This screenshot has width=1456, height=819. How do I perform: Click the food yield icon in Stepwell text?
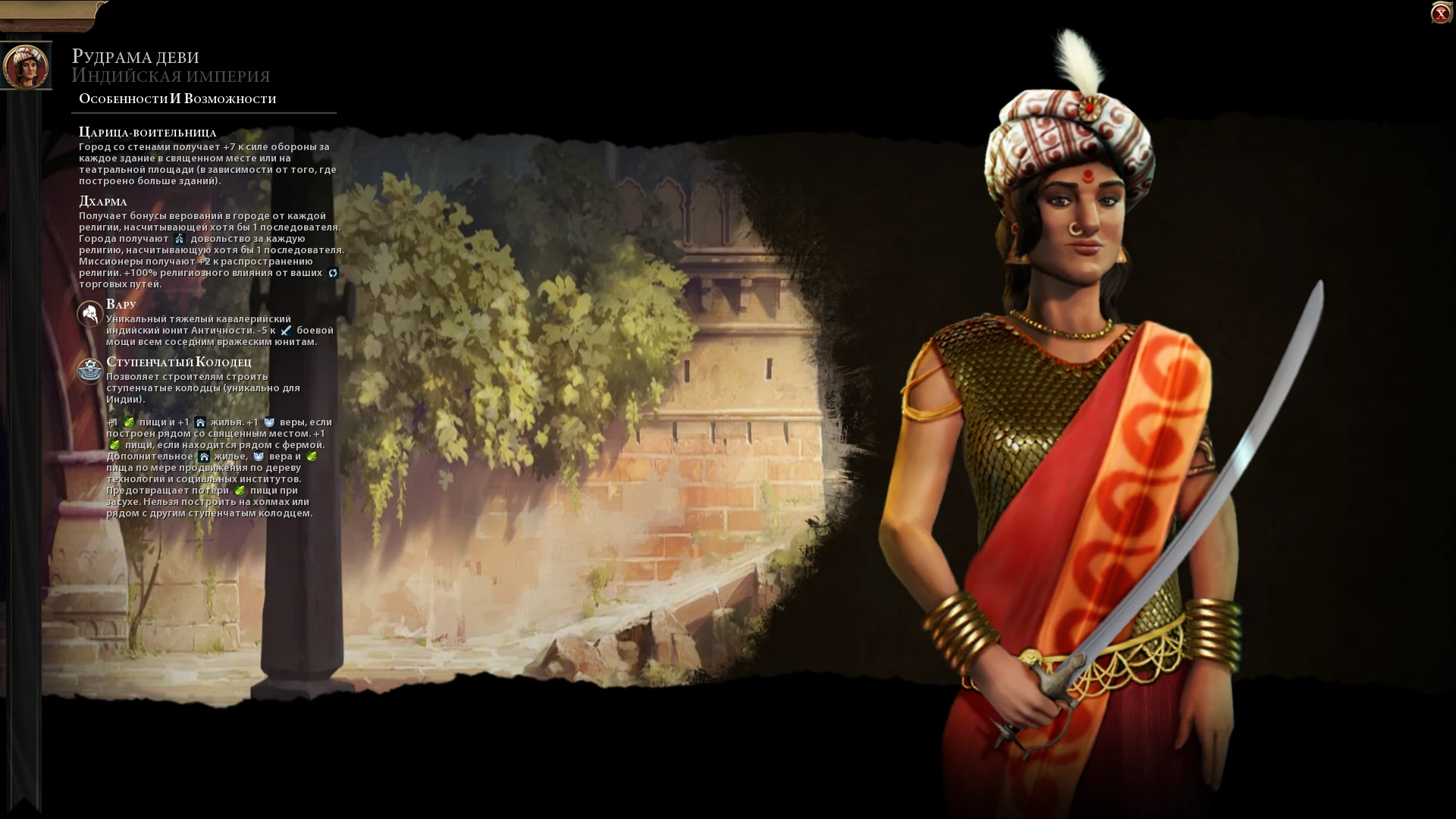point(130,423)
